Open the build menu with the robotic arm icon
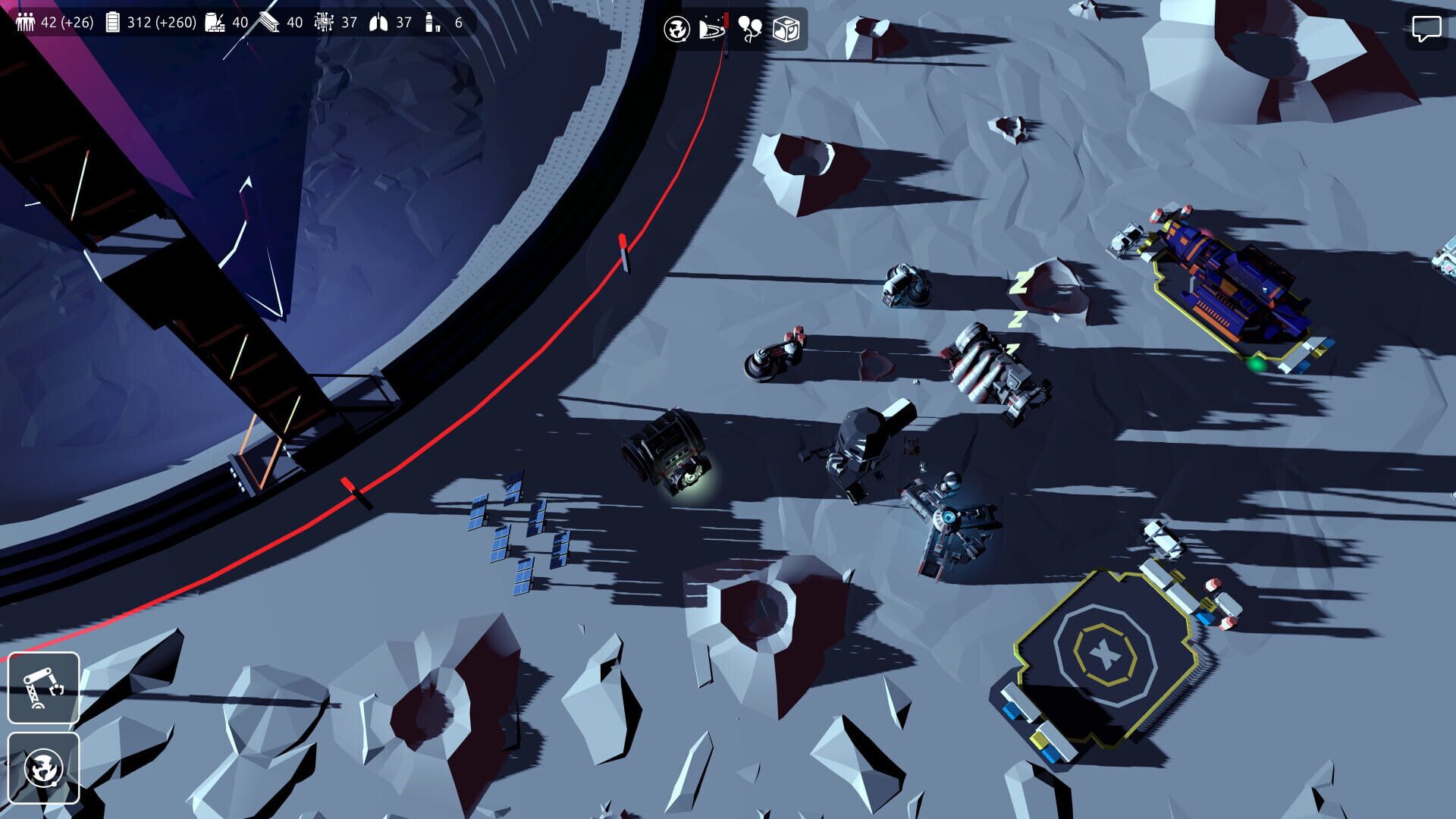Screen dimensions: 1456x819 [x=43, y=689]
